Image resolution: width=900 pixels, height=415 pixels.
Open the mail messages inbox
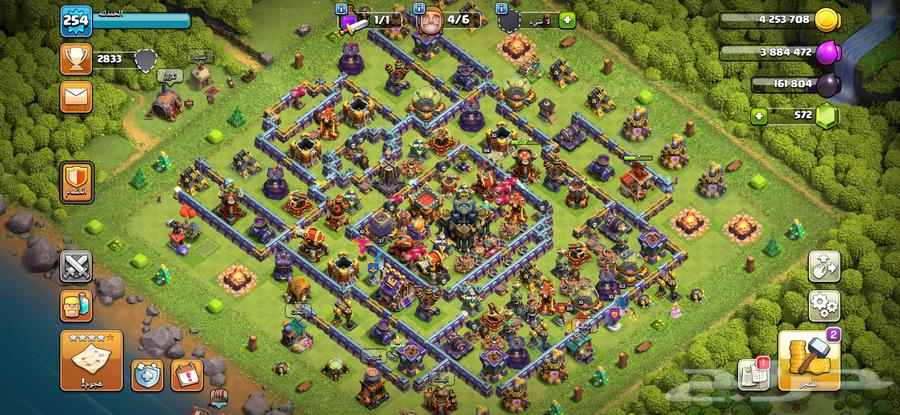pos(76,97)
